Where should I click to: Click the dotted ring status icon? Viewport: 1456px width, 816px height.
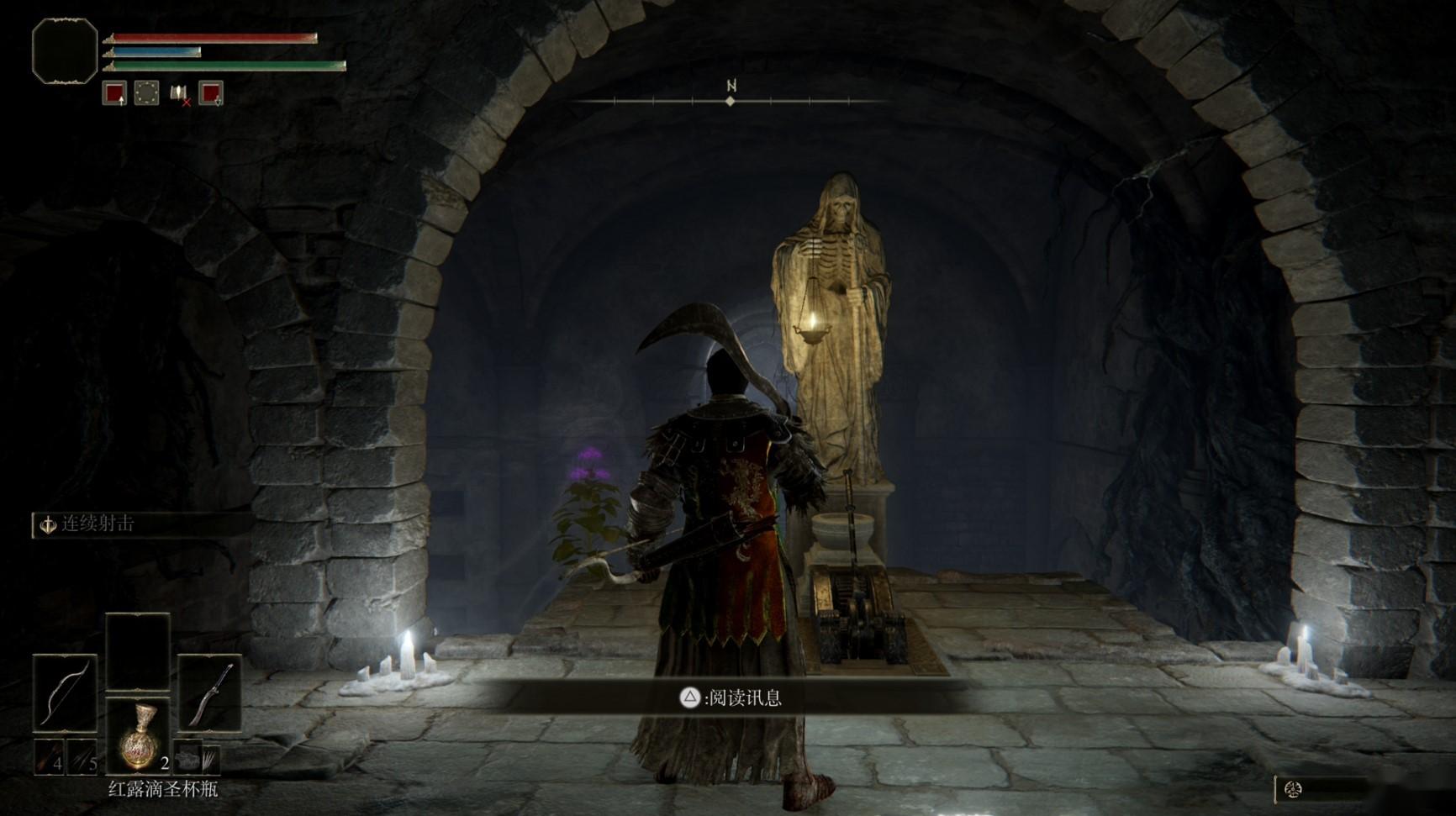point(146,92)
